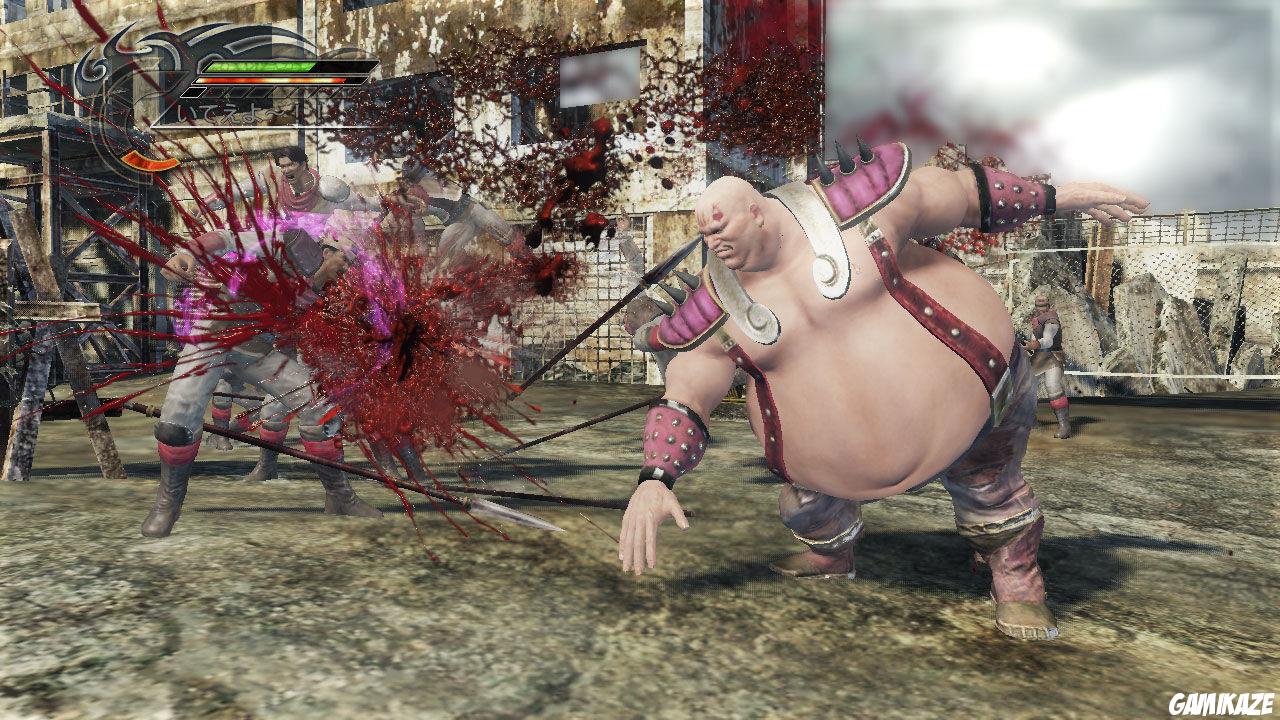1280x720 pixels.
Task: Select the orange arc gauge icon
Action: (148, 161)
